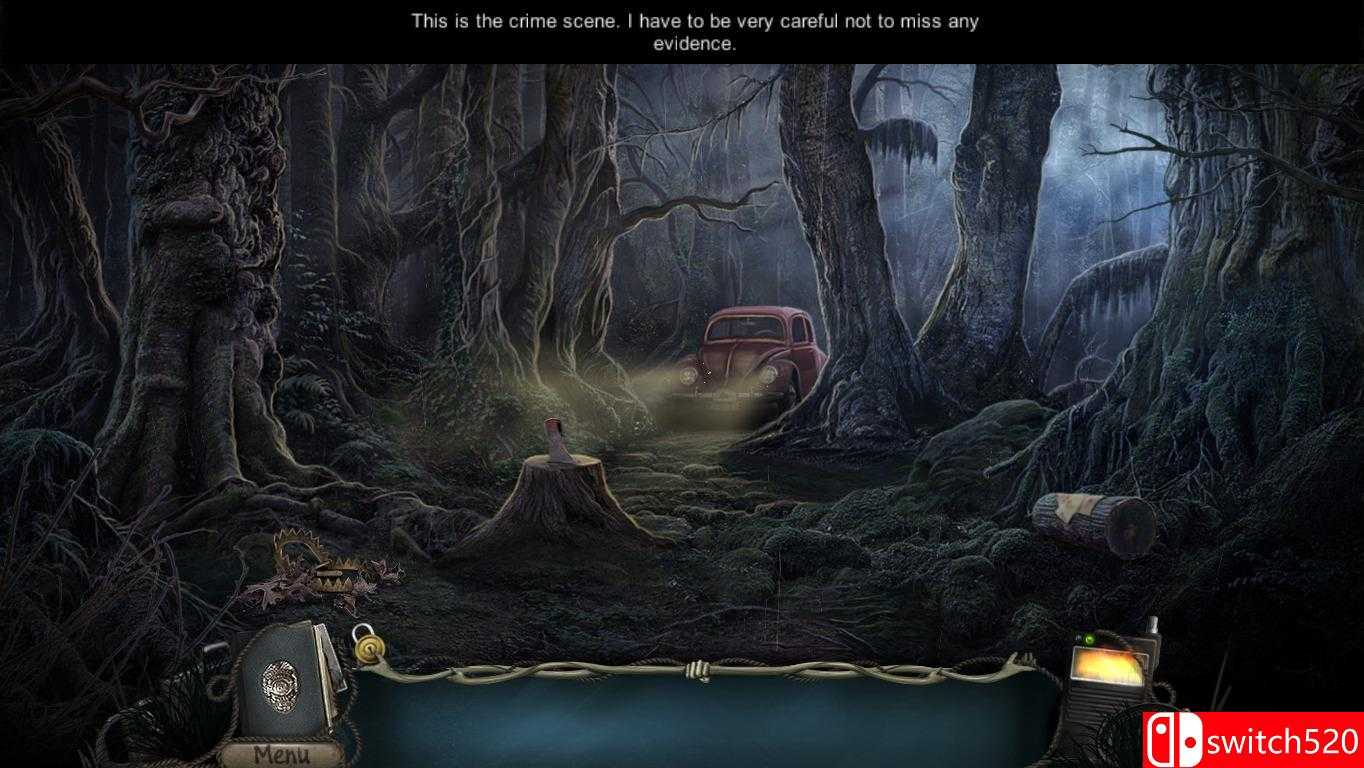Viewport: 1364px width, 768px height.
Task: Click the pencil tucked into the journal
Action: point(329,663)
